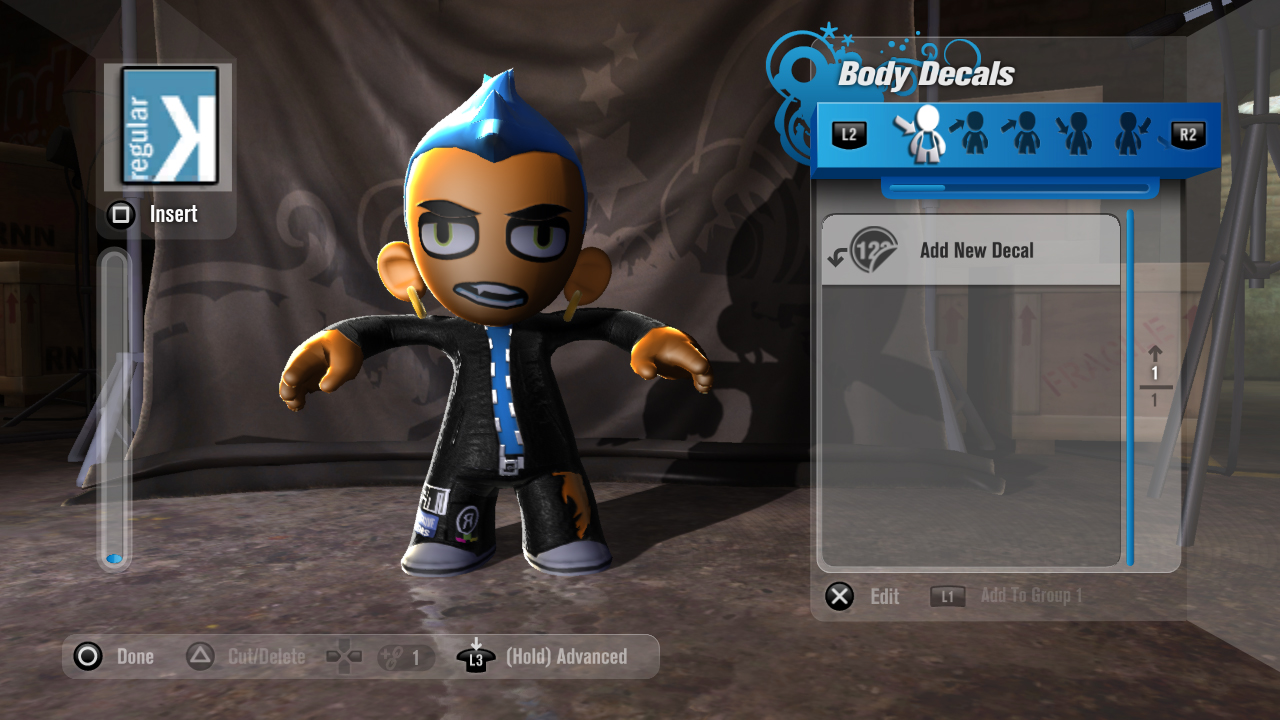Screen dimensions: 1280x720
Task: Click the decal list's vertical scrollbar
Action: pyautogui.click(x=1130, y=388)
